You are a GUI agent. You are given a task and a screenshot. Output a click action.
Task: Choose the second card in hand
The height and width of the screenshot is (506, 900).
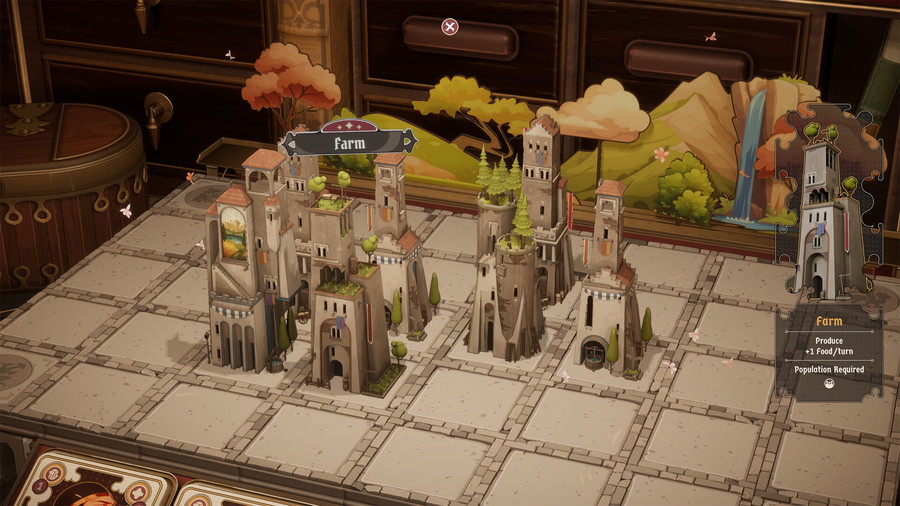click(225, 494)
